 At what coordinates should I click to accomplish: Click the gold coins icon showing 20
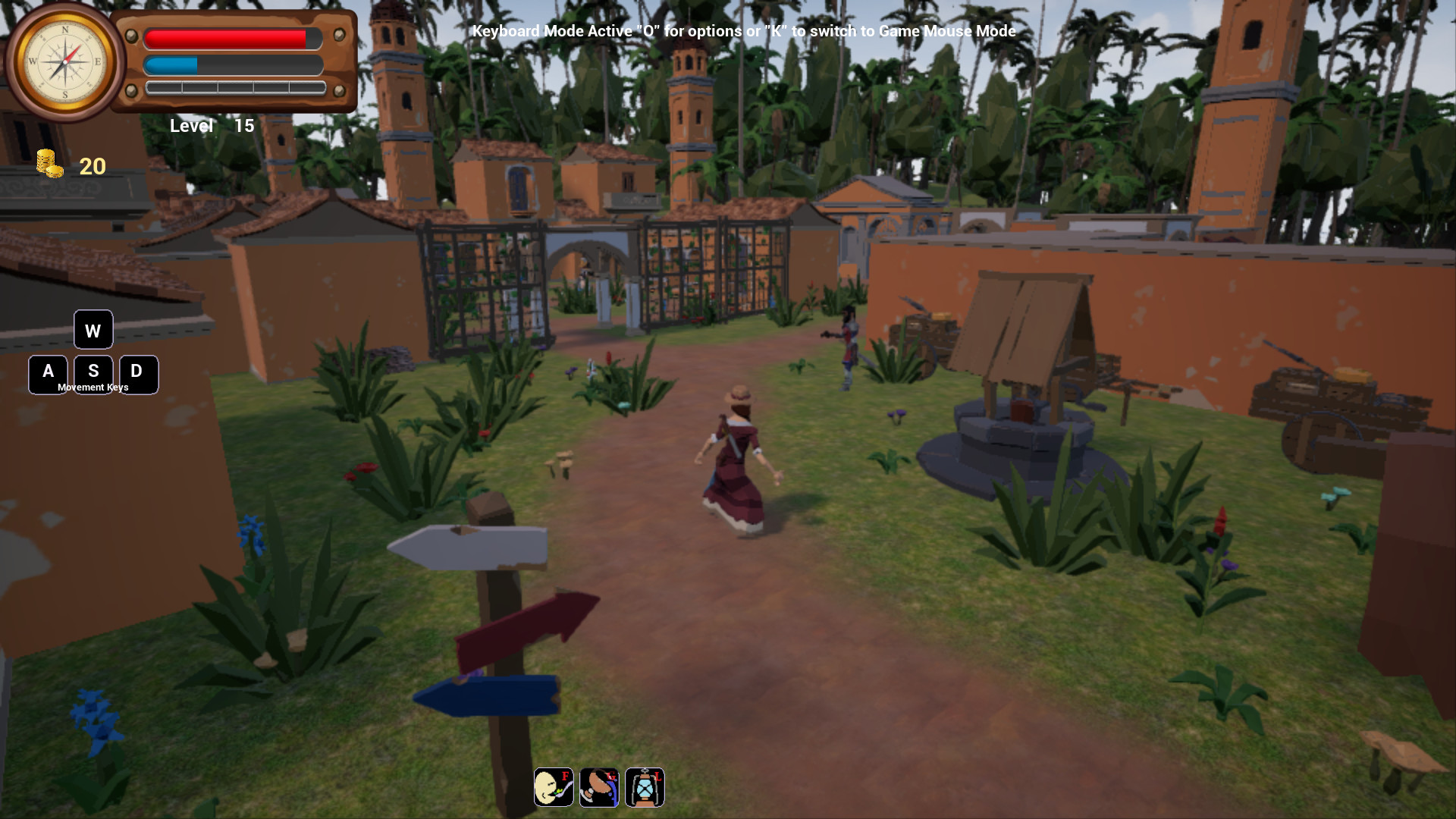(x=48, y=163)
